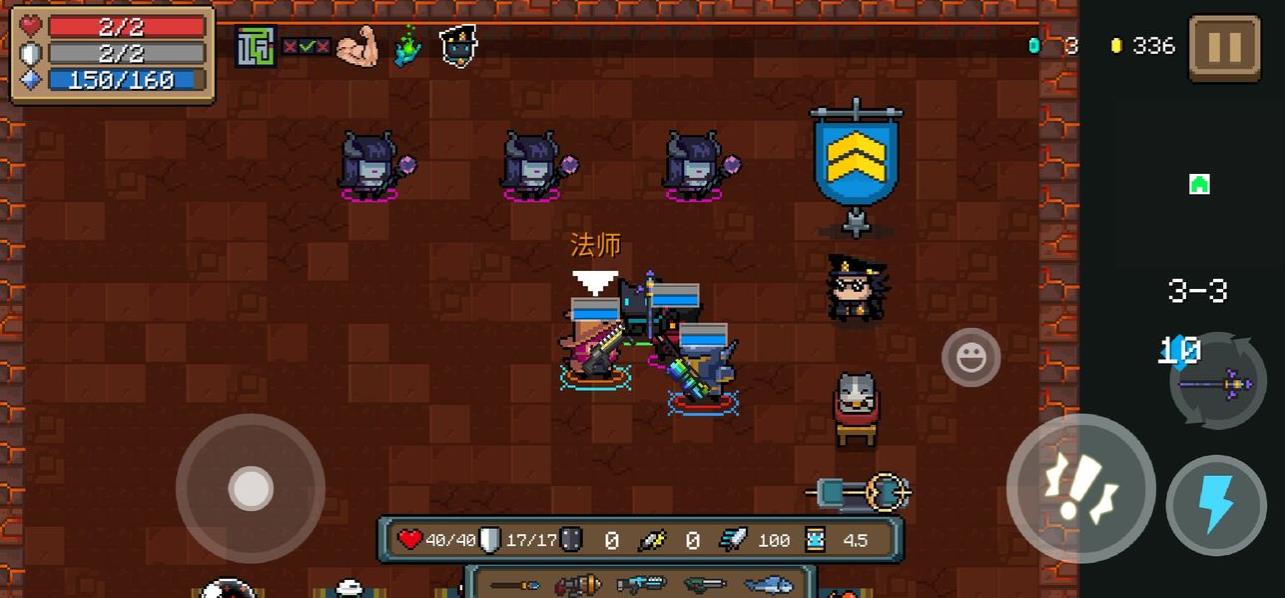Image resolution: width=1285 pixels, height=598 pixels.
Task: Pause the game with the pause button
Action: [x=1224, y=47]
